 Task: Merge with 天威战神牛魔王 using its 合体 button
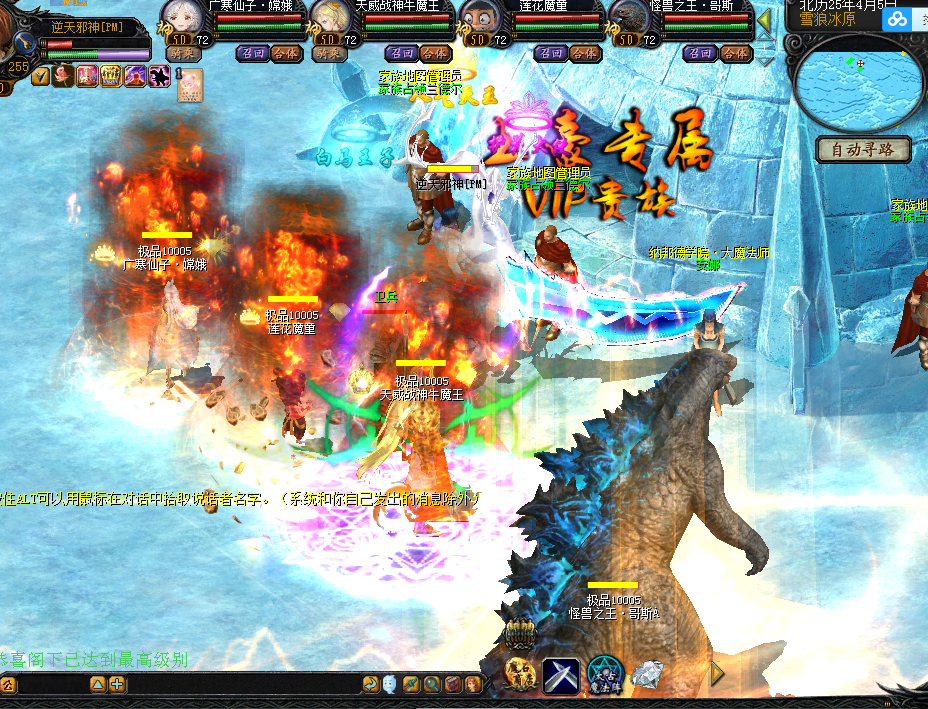[x=435, y=53]
